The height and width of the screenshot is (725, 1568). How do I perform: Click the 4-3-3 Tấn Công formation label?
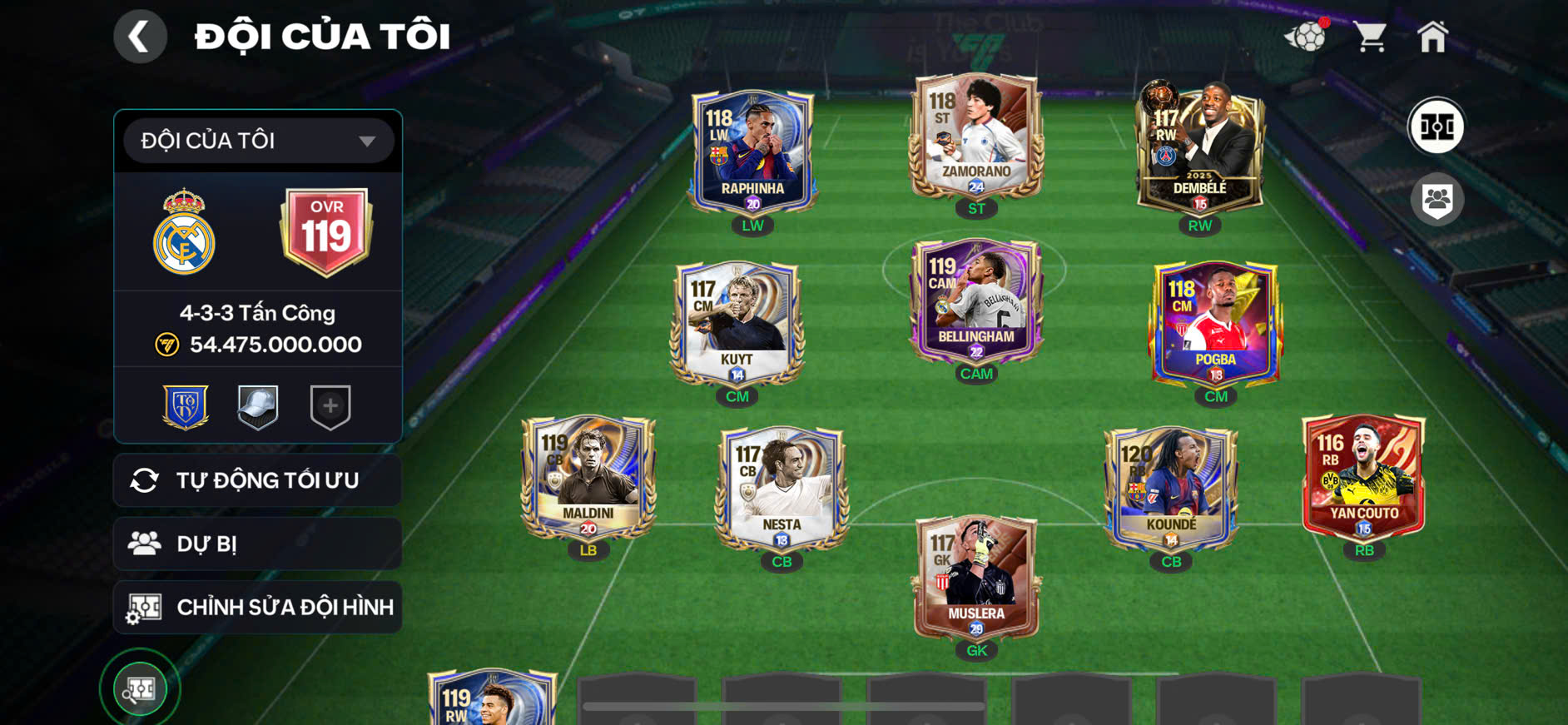tap(257, 313)
